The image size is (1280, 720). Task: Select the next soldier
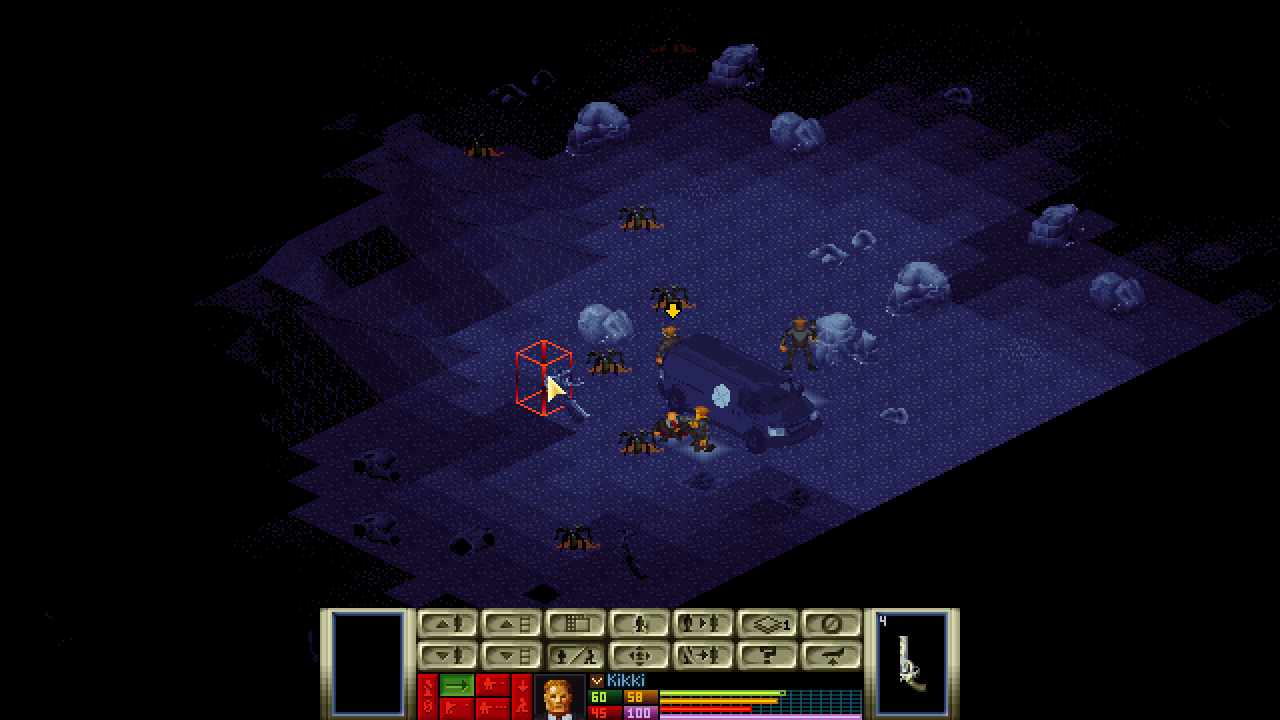(703, 624)
